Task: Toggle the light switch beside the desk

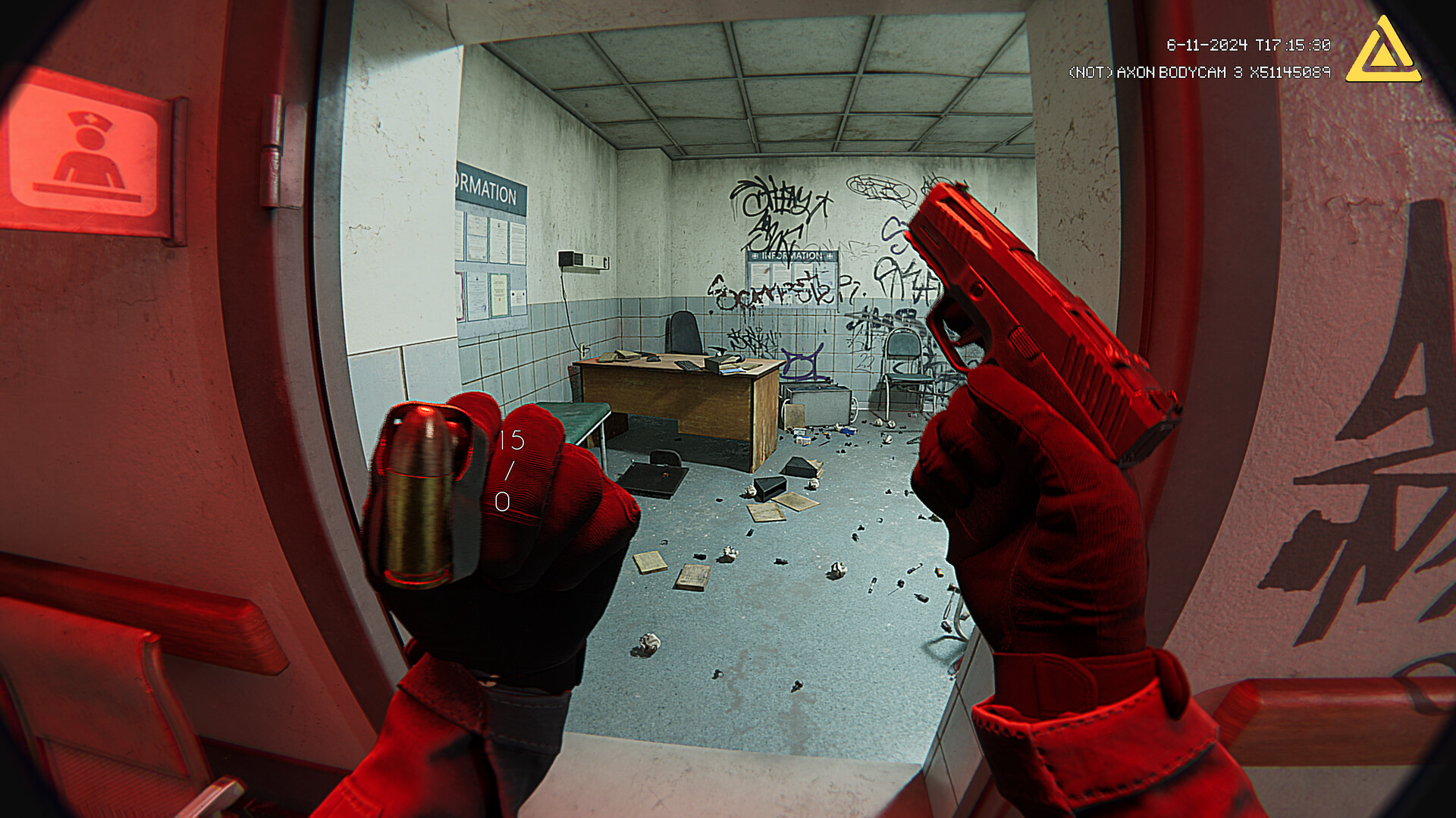Action: pos(582,349)
